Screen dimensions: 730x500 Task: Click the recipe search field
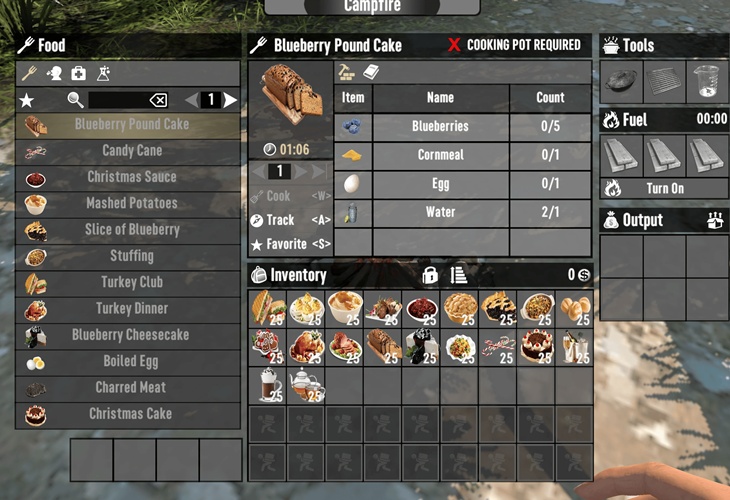tap(118, 100)
